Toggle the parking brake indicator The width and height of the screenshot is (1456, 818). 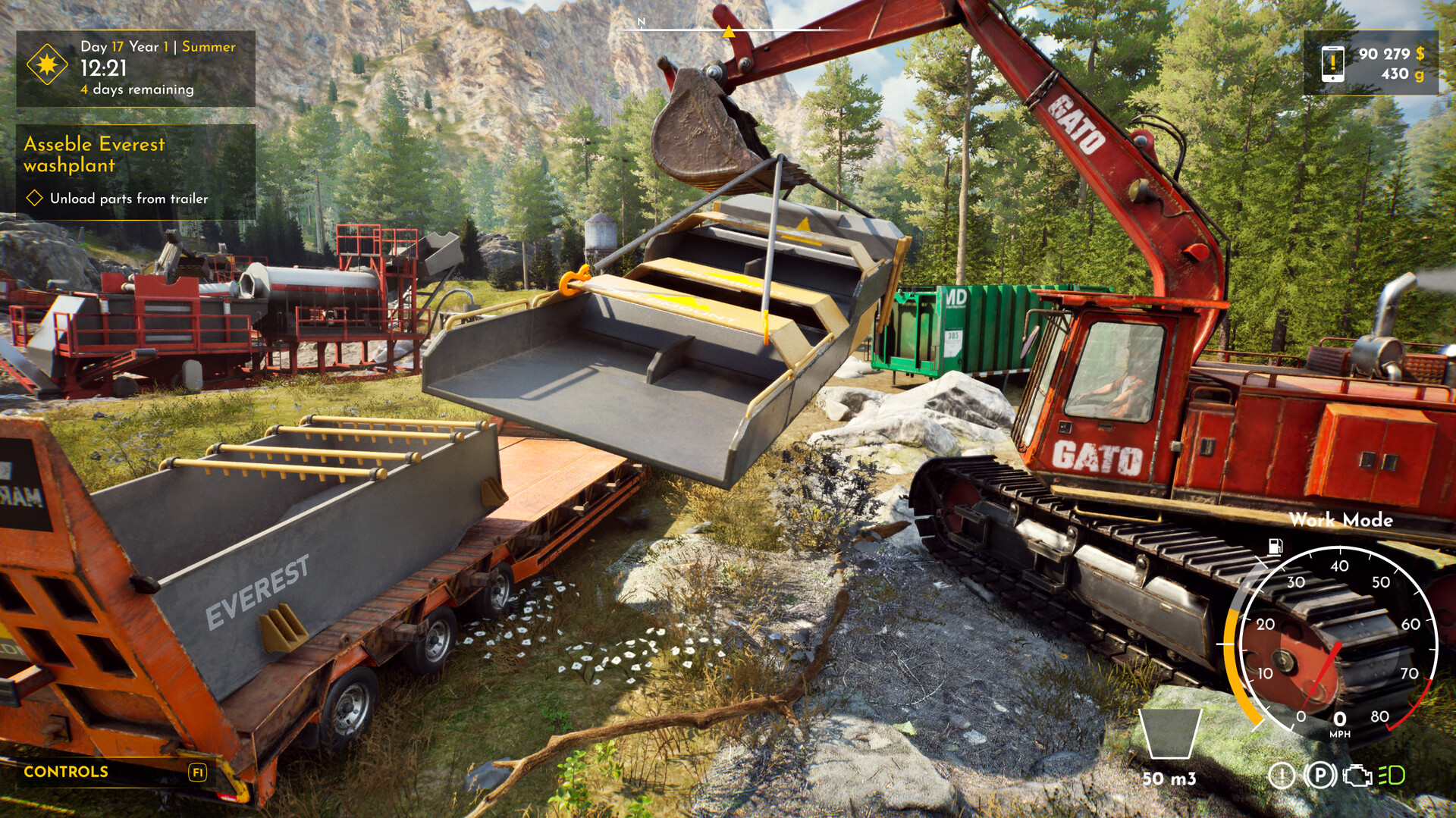[1319, 776]
